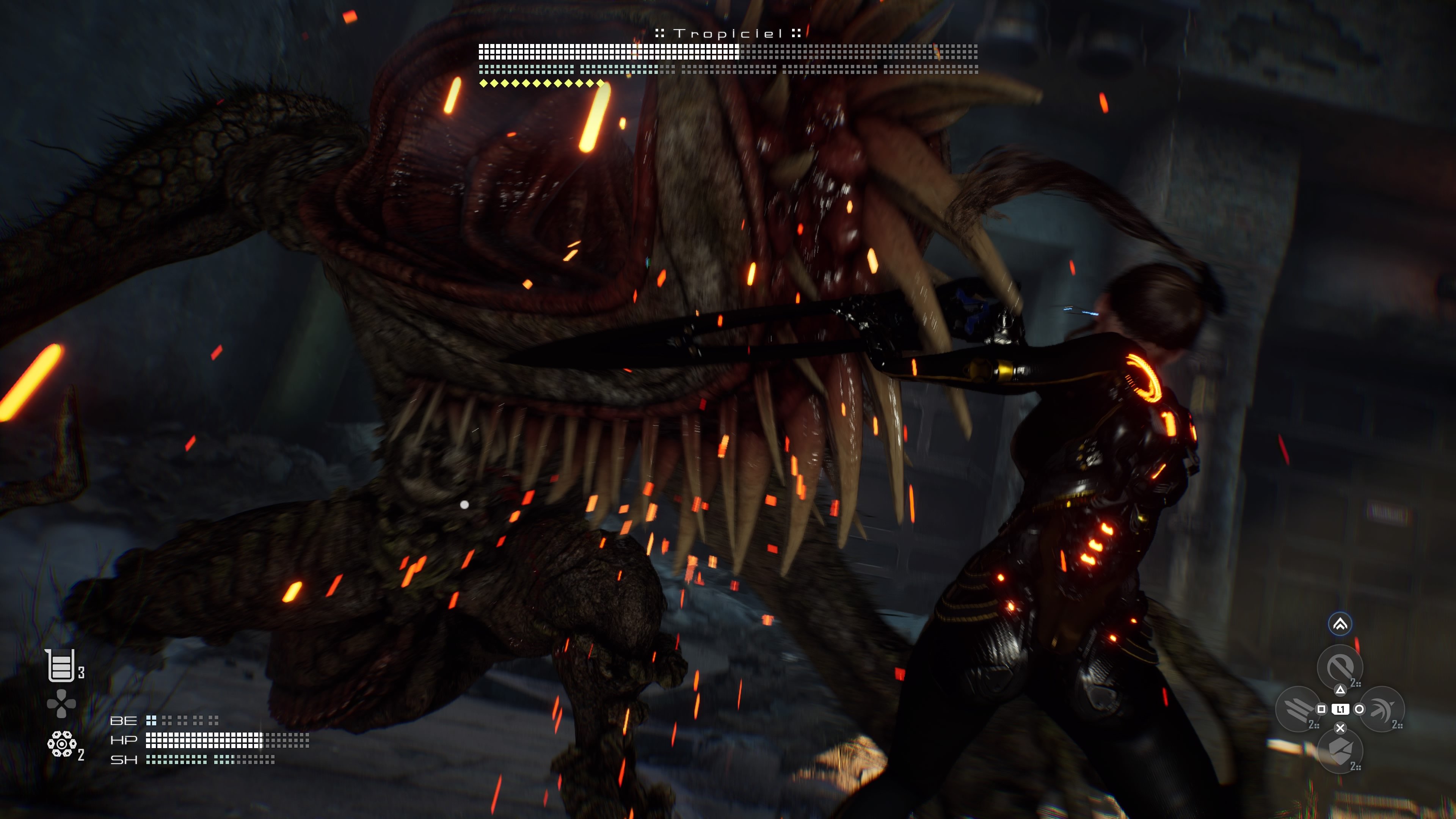Select the four-petal item selector icon
Image resolution: width=1456 pixels, height=819 pixels.
(x=61, y=704)
